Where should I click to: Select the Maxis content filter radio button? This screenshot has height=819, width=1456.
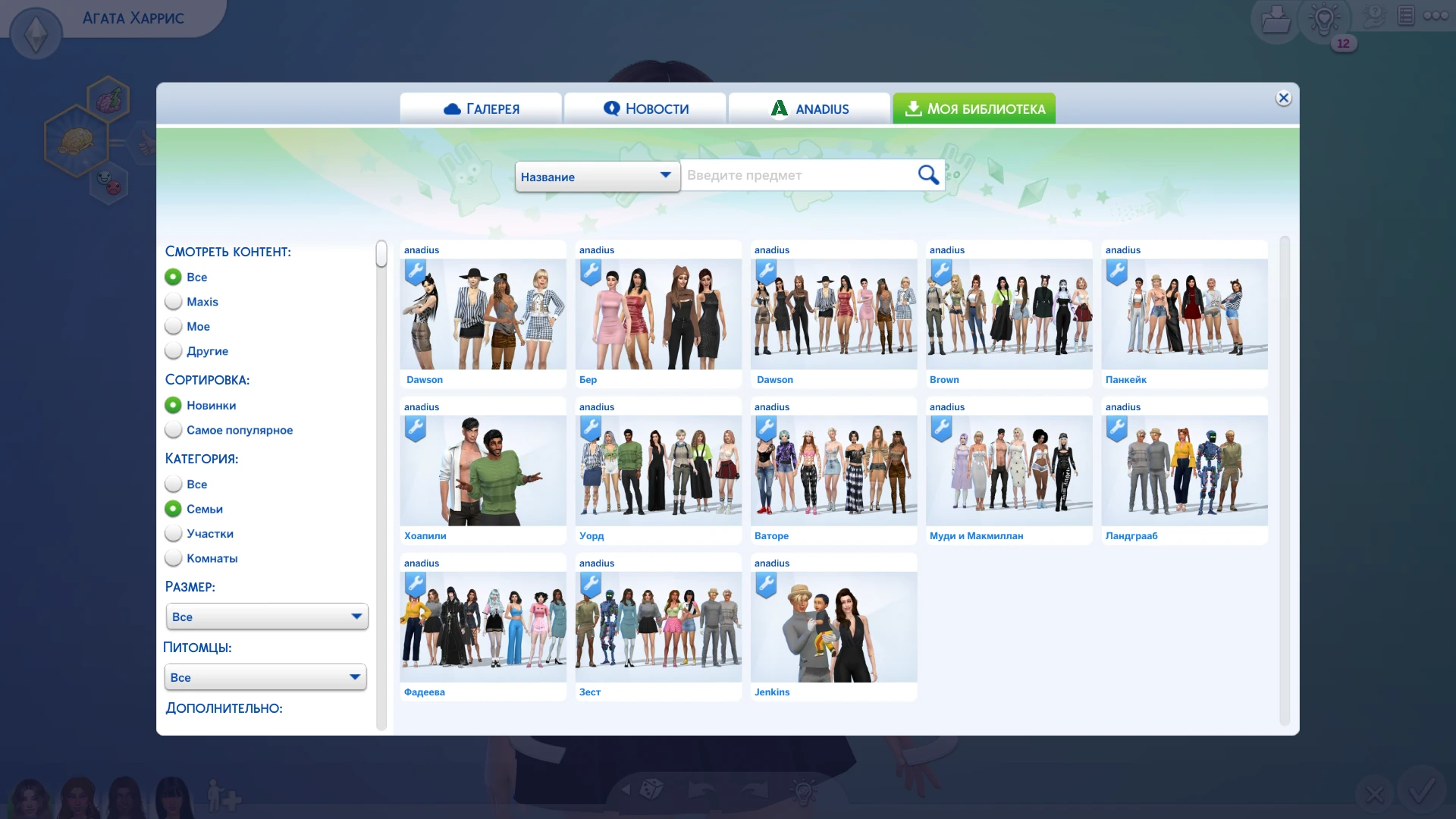(x=174, y=301)
